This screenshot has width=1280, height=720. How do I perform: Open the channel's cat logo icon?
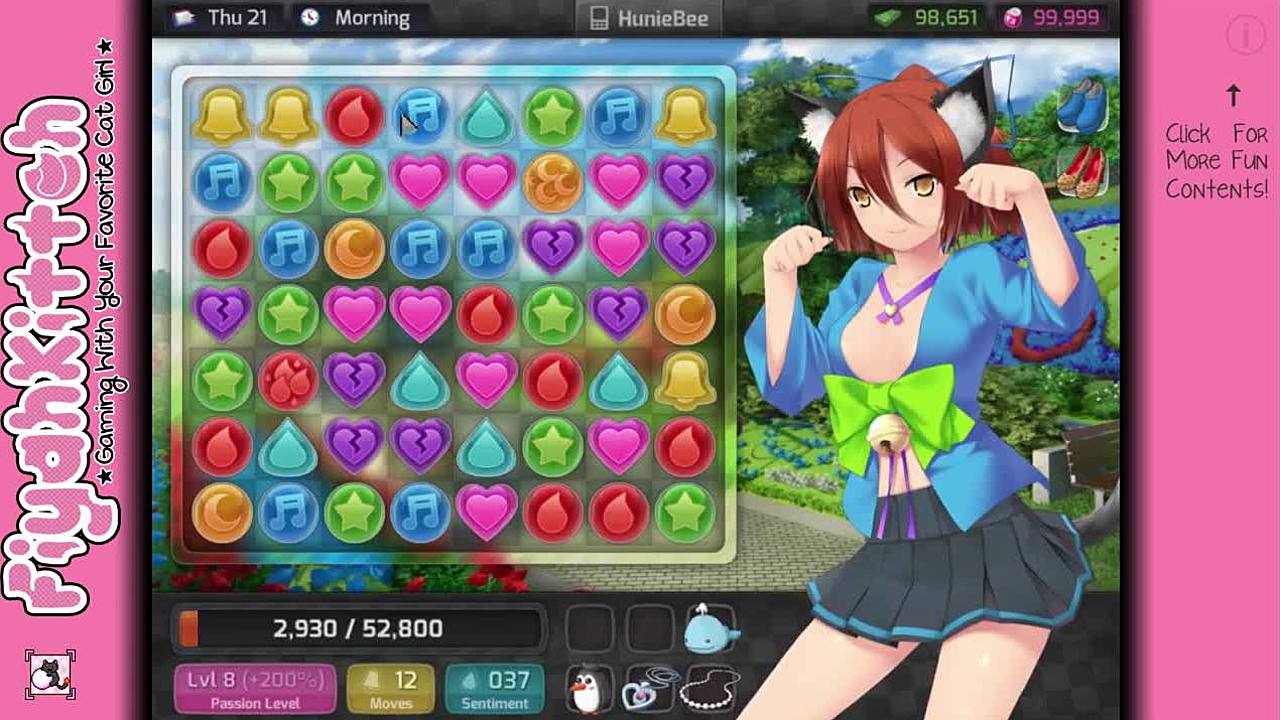[49, 674]
